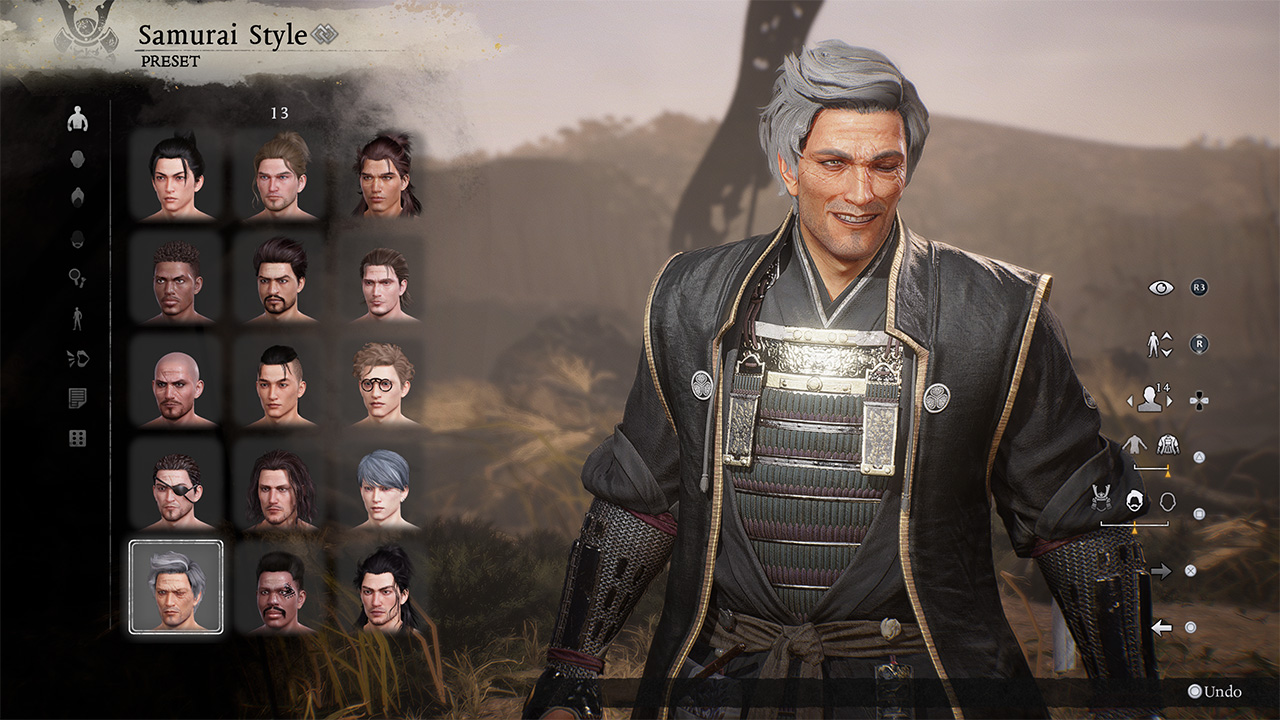
Task: Switch to the voice settings tab
Action: [77, 359]
